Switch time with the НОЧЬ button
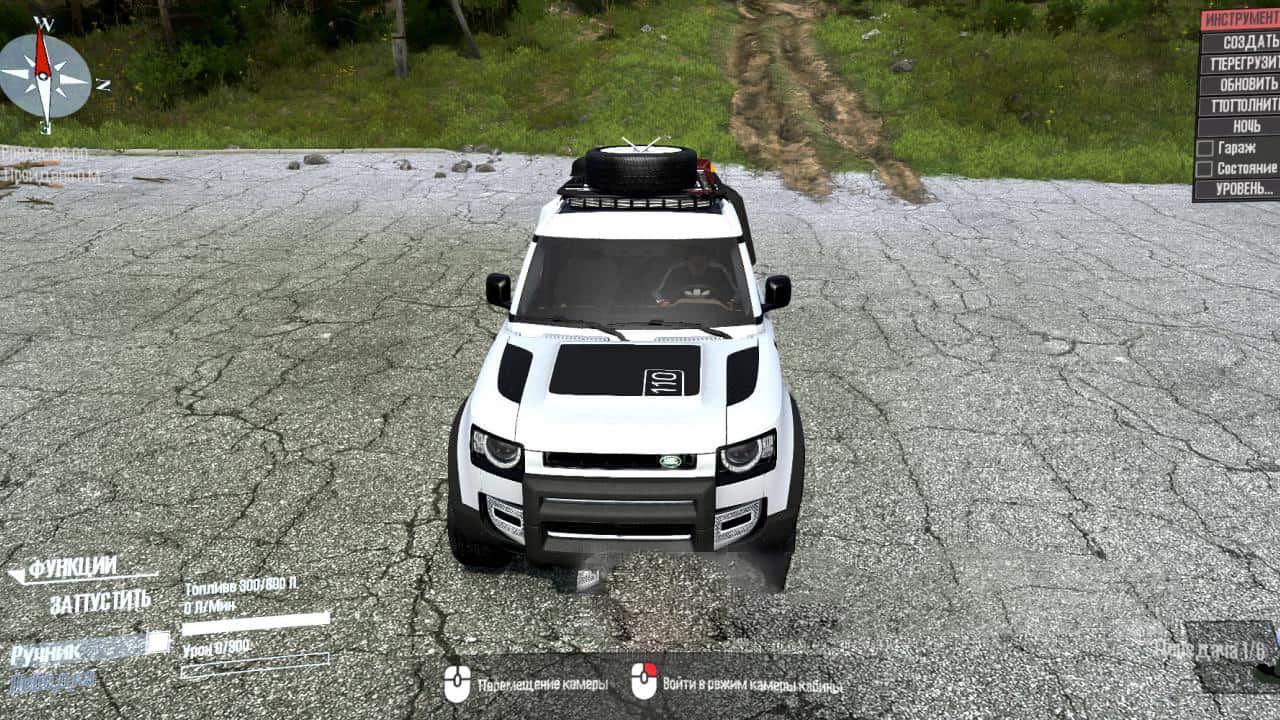The height and width of the screenshot is (720, 1280). point(1240,126)
